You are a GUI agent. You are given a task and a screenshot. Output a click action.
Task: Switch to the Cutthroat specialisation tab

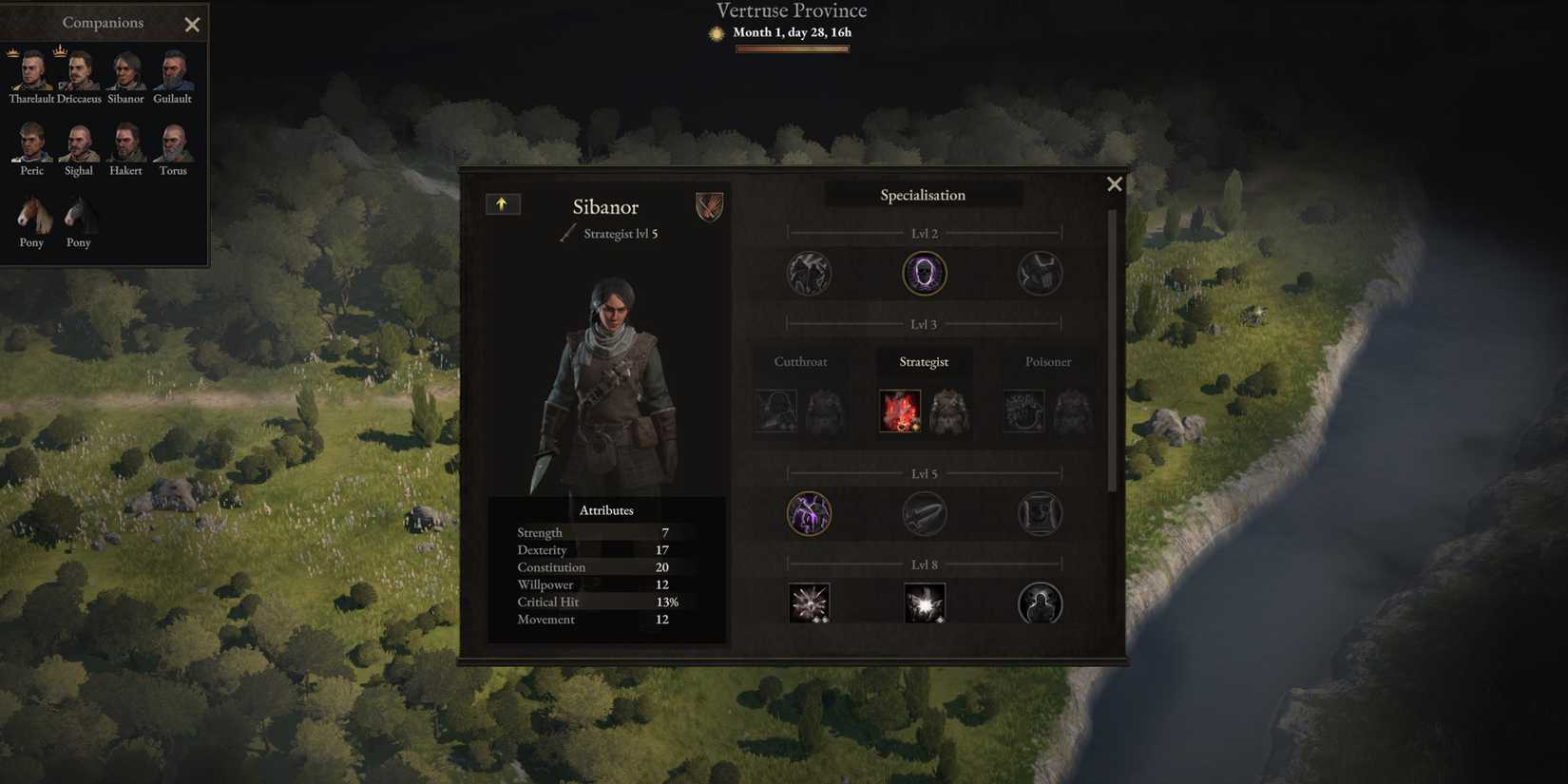tap(800, 361)
